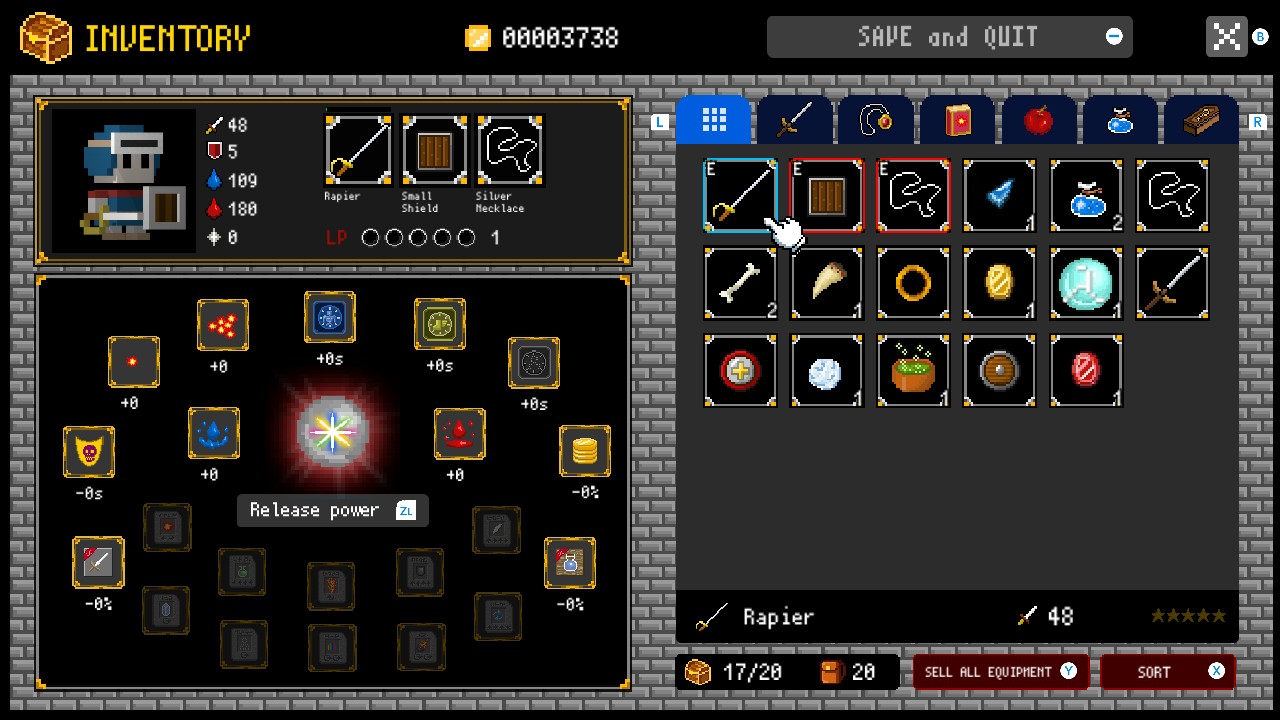Select the equipped Rapier in inventory grid

740,195
